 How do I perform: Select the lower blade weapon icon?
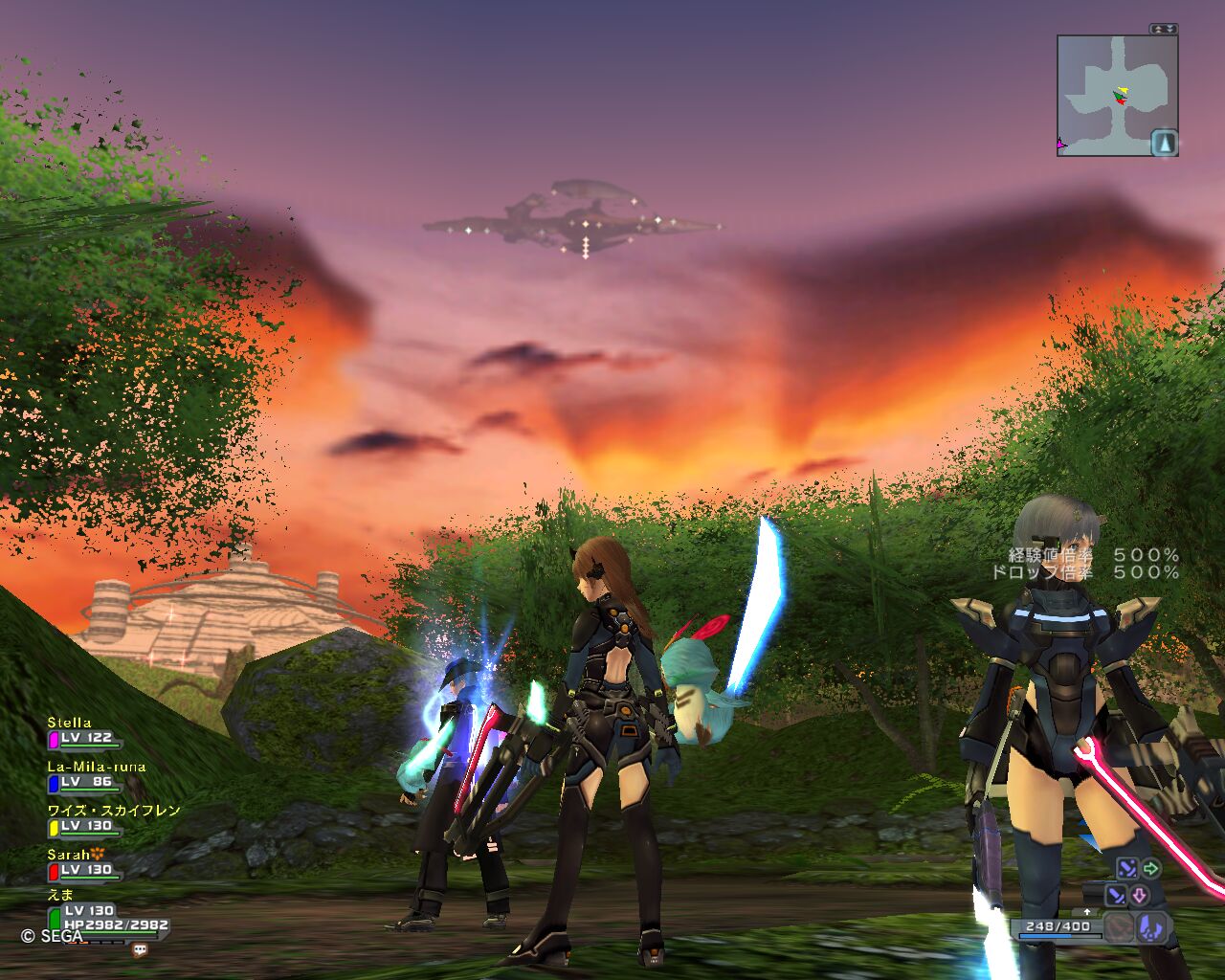point(1116,896)
